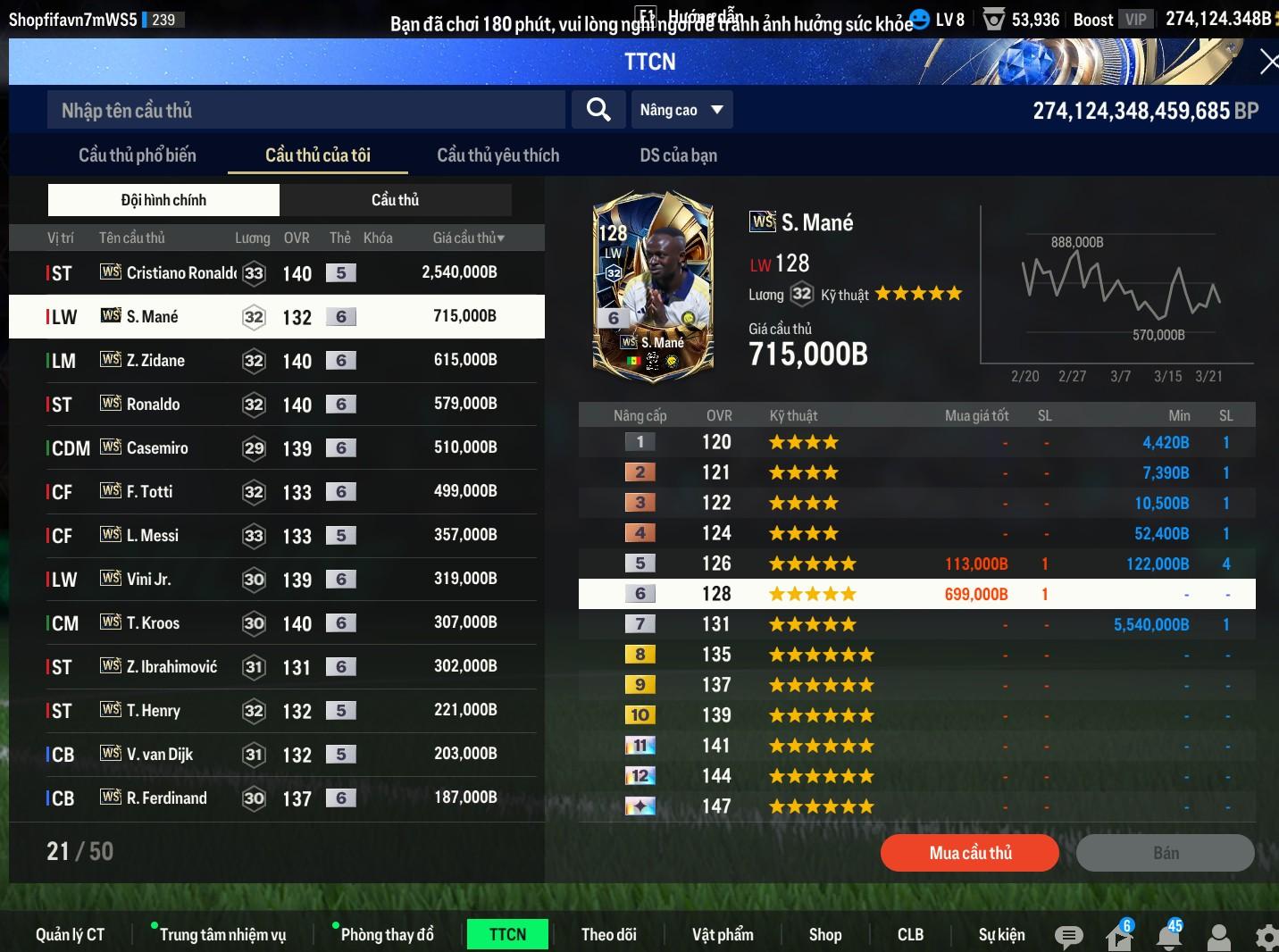
Task: Select upgrade level 7 row
Action: click(916, 624)
